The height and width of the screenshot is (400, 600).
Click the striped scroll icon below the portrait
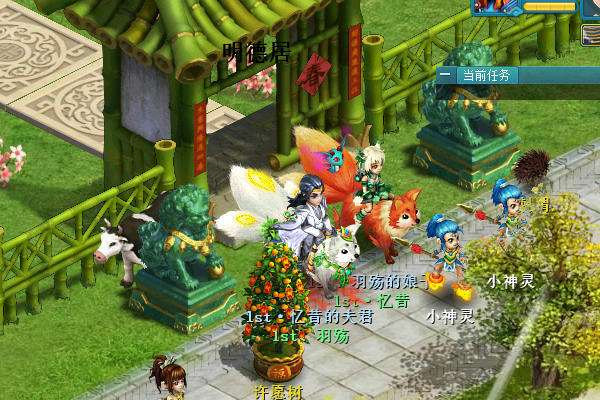(590, 35)
